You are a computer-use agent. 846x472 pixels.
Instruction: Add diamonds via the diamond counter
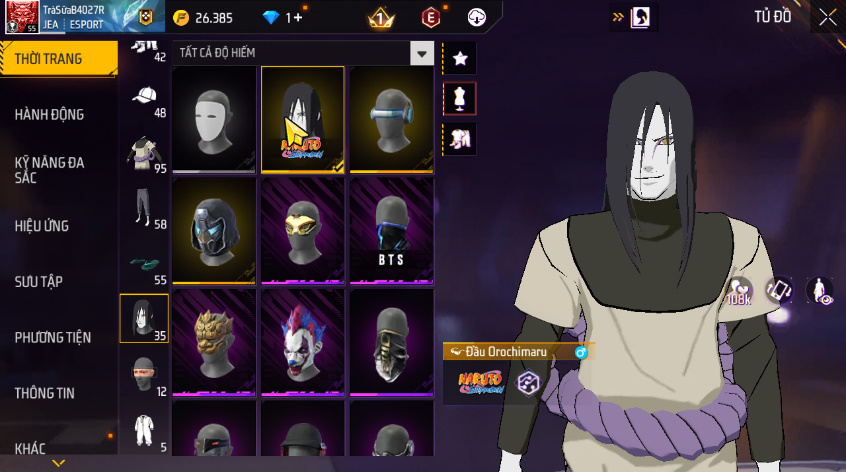click(282, 17)
